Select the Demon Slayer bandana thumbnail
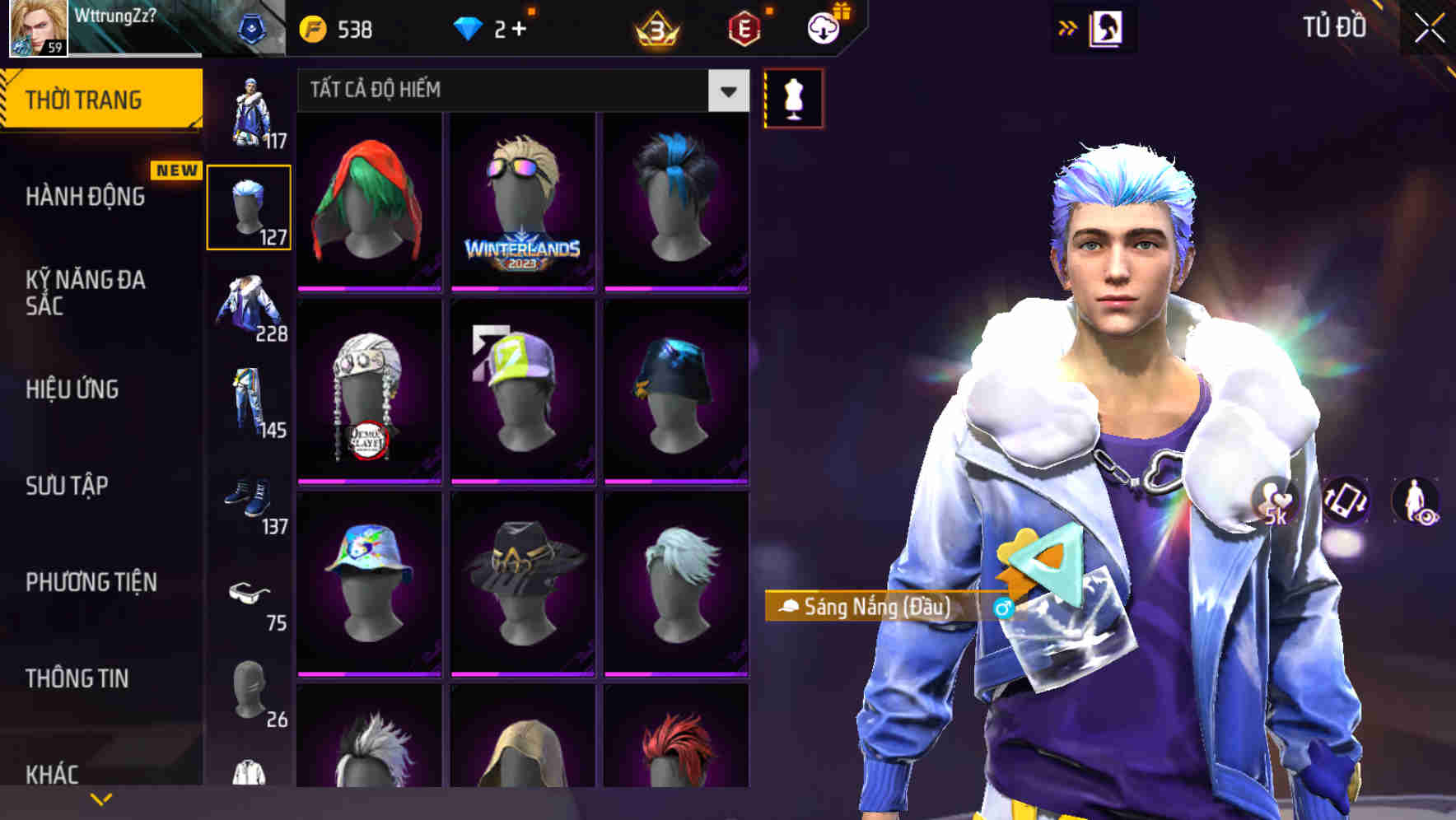This screenshot has height=820, width=1456. coord(369,390)
